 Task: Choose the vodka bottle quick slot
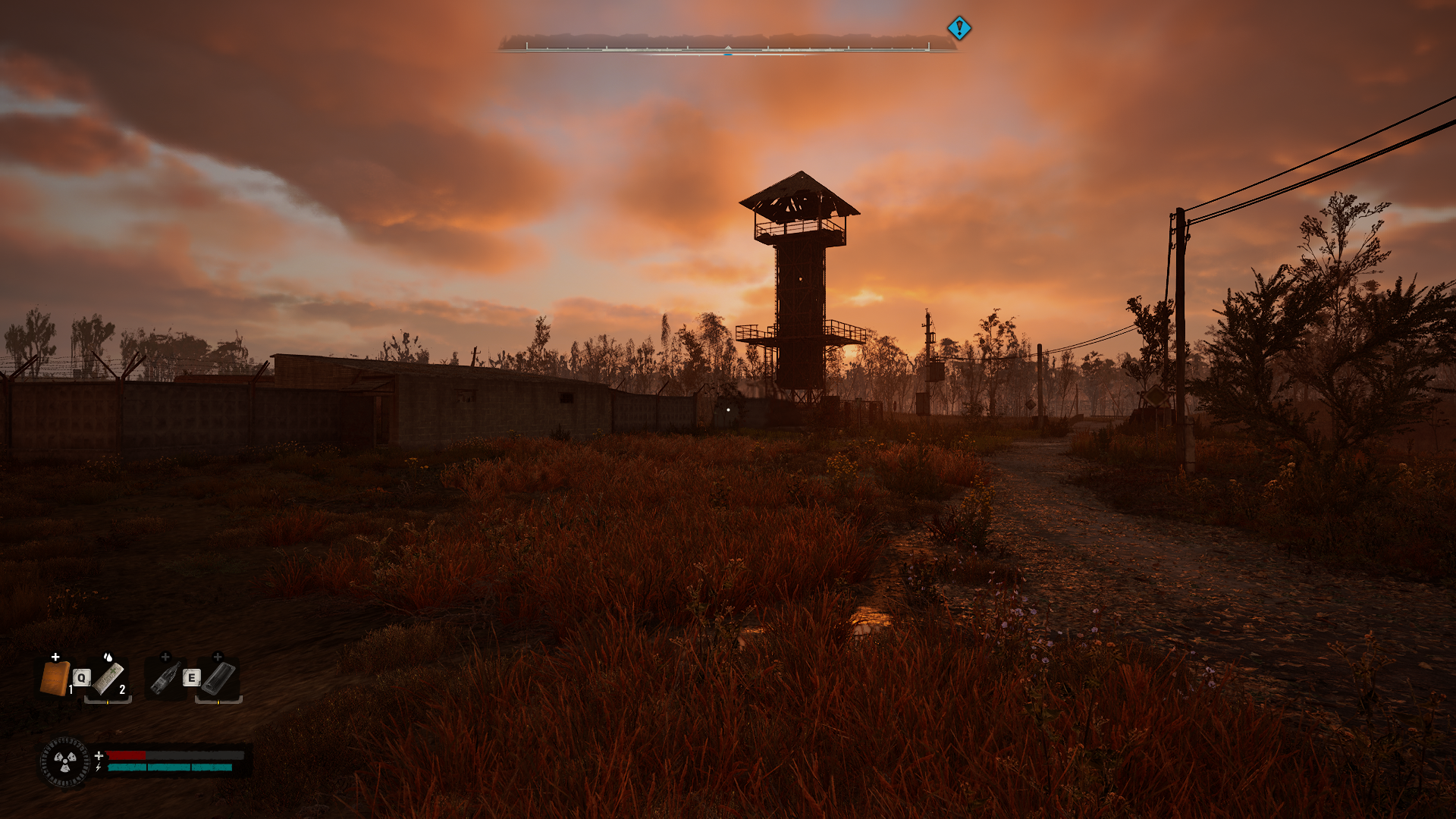tap(165, 678)
